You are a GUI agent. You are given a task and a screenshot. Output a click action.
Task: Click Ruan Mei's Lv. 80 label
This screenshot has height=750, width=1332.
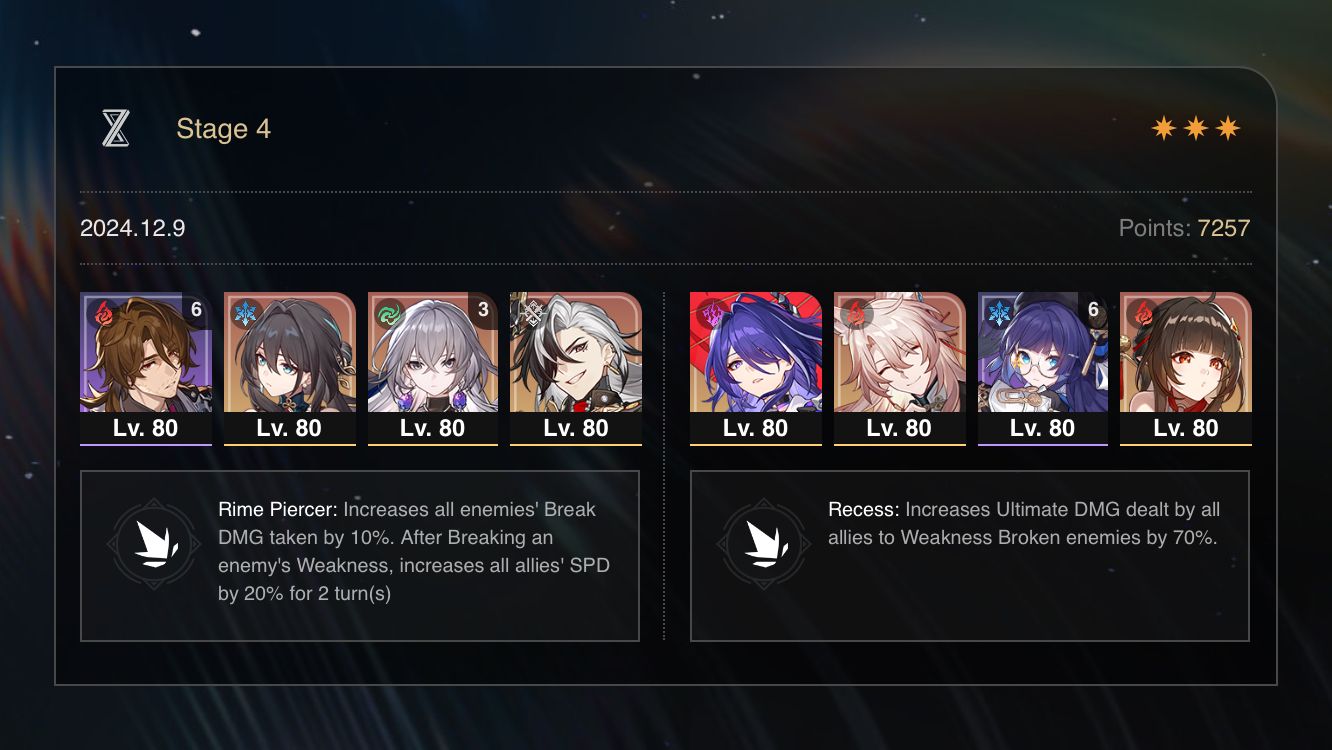[x=289, y=427]
